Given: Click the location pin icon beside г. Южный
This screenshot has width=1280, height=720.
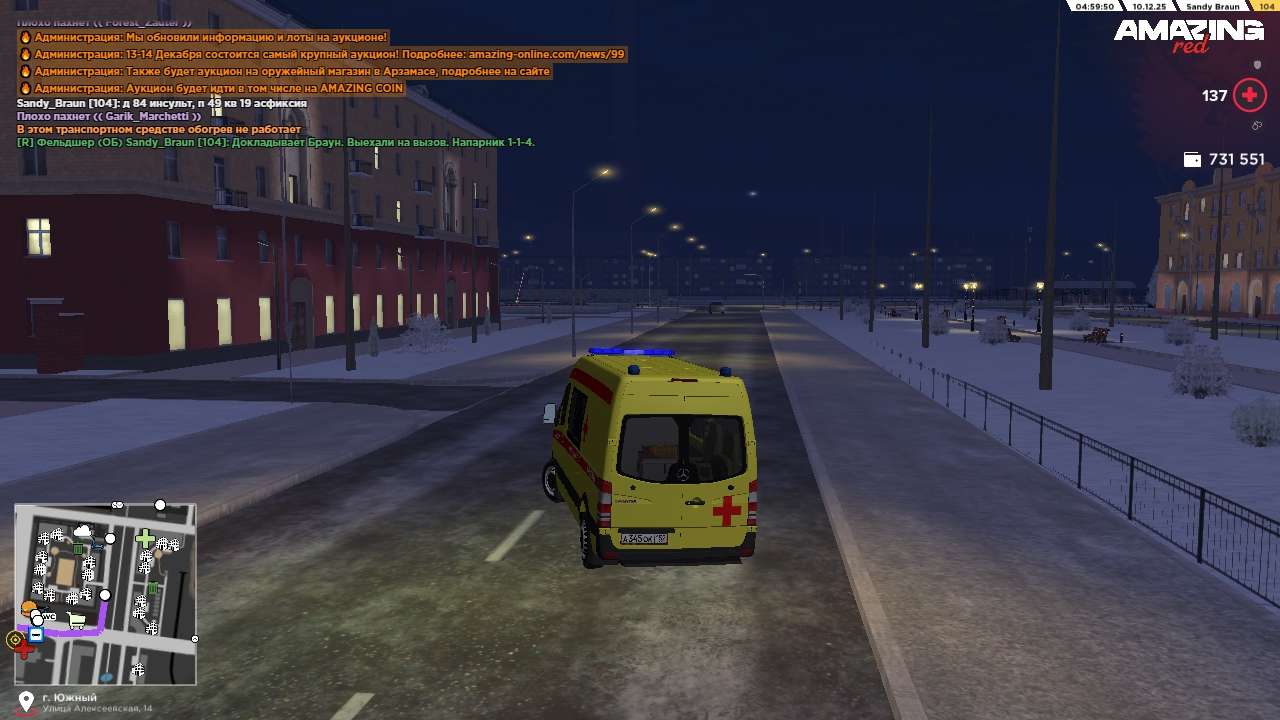Looking at the screenshot, I should 26,701.
